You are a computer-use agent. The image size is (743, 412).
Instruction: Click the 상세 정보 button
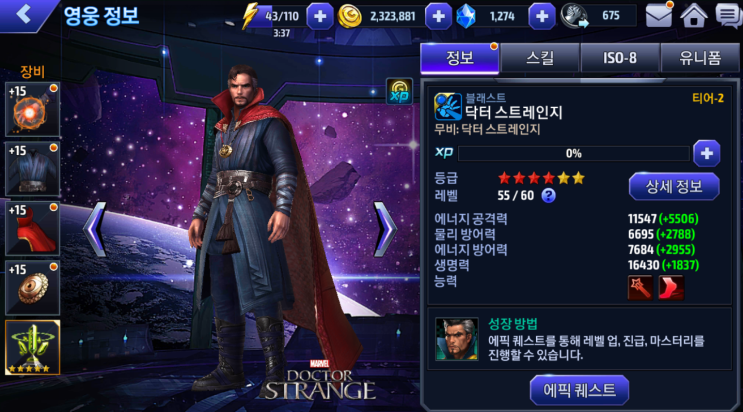tap(673, 186)
